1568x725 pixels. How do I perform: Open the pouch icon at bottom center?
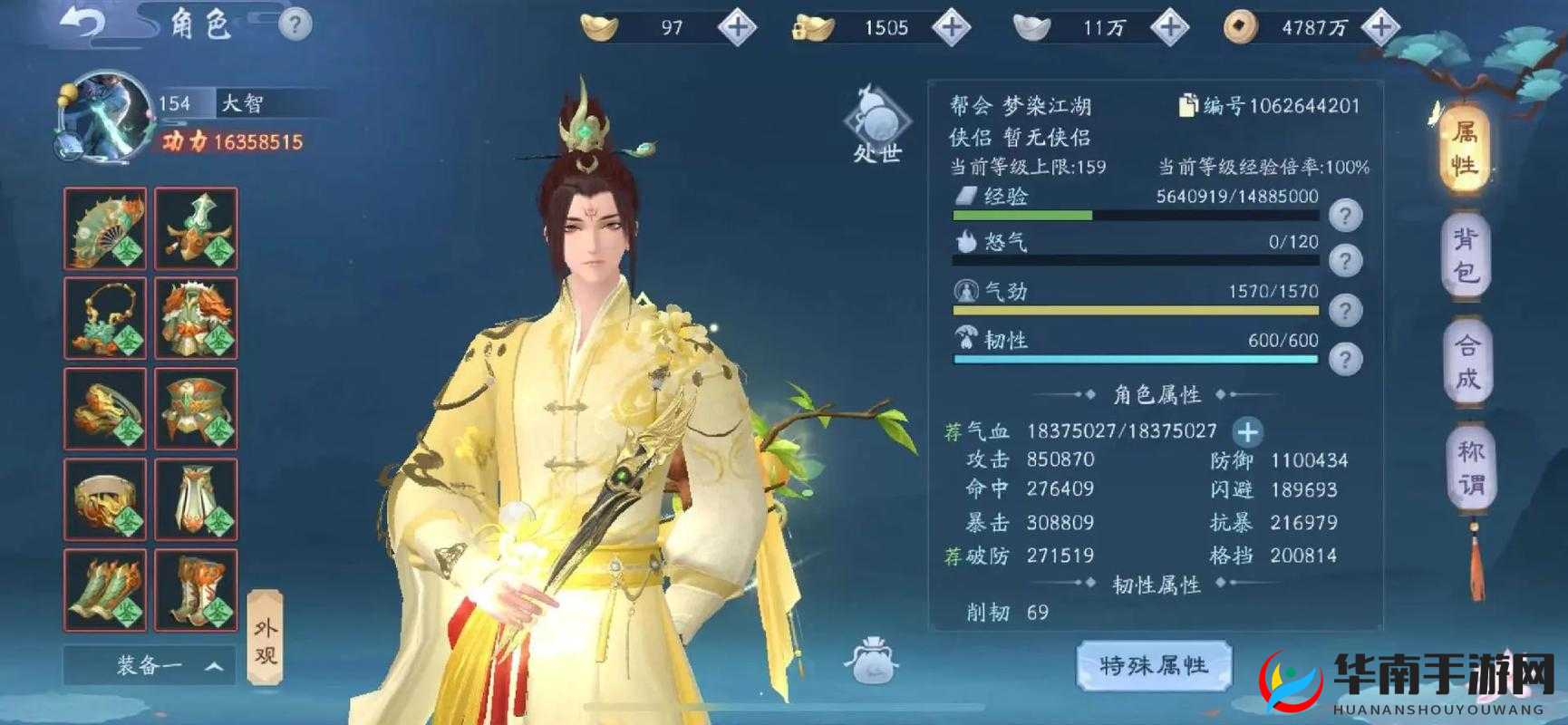(869, 661)
